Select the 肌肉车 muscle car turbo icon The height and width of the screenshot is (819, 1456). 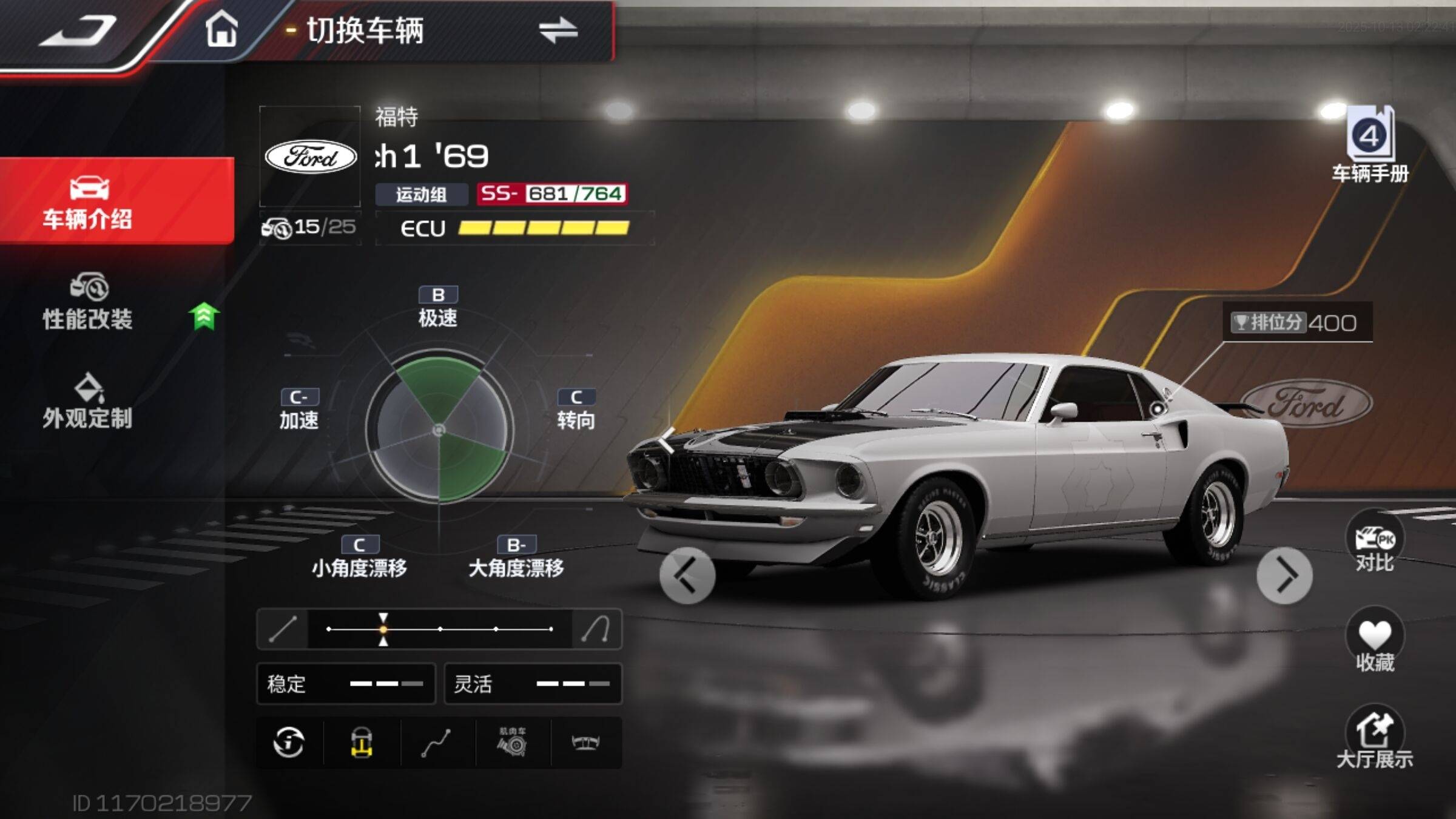point(513,743)
